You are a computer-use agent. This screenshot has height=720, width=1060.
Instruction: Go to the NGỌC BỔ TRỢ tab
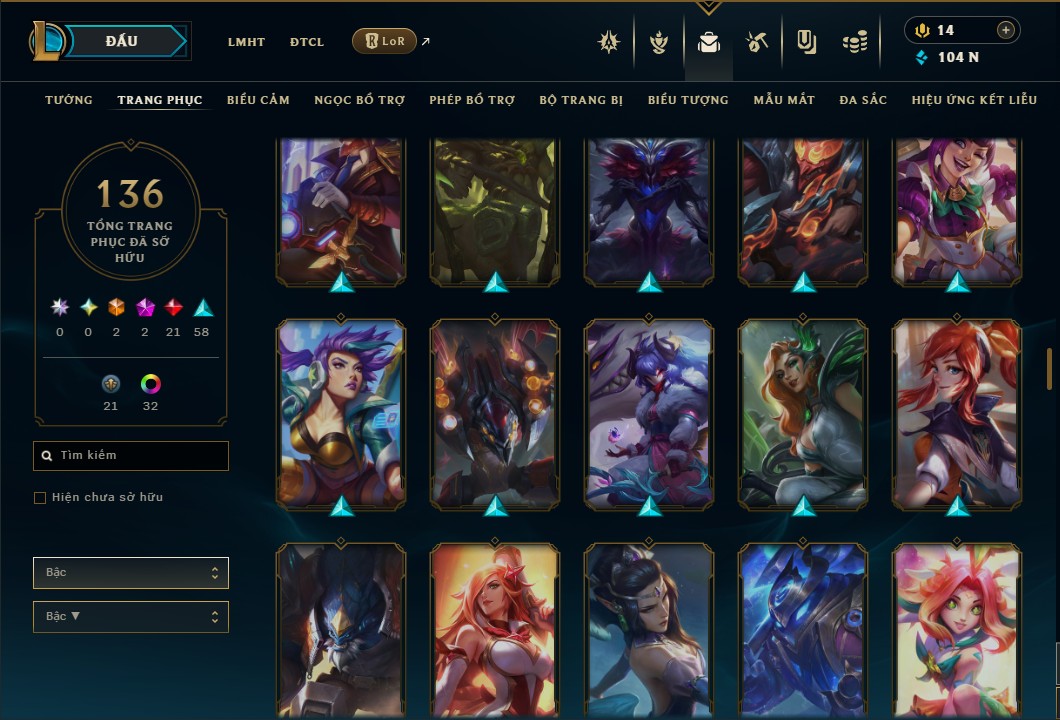pyautogui.click(x=359, y=100)
